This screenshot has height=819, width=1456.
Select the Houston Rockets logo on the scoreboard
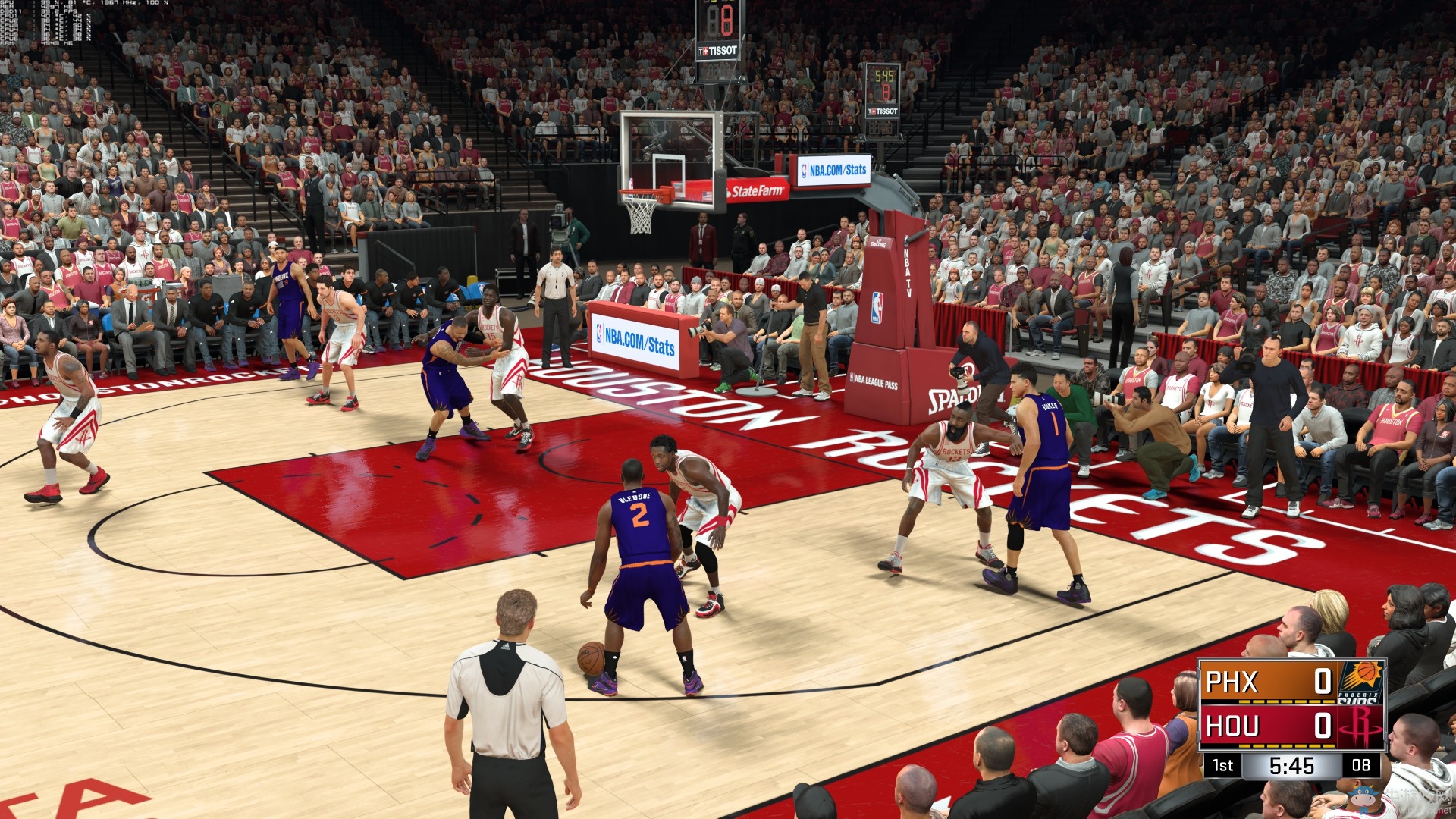(x=1362, y=726)
